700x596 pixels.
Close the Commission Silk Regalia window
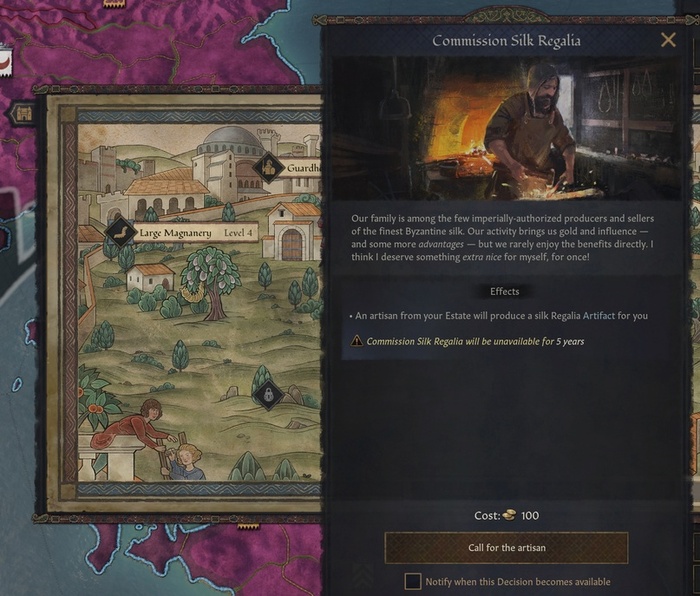click(668, 40)
